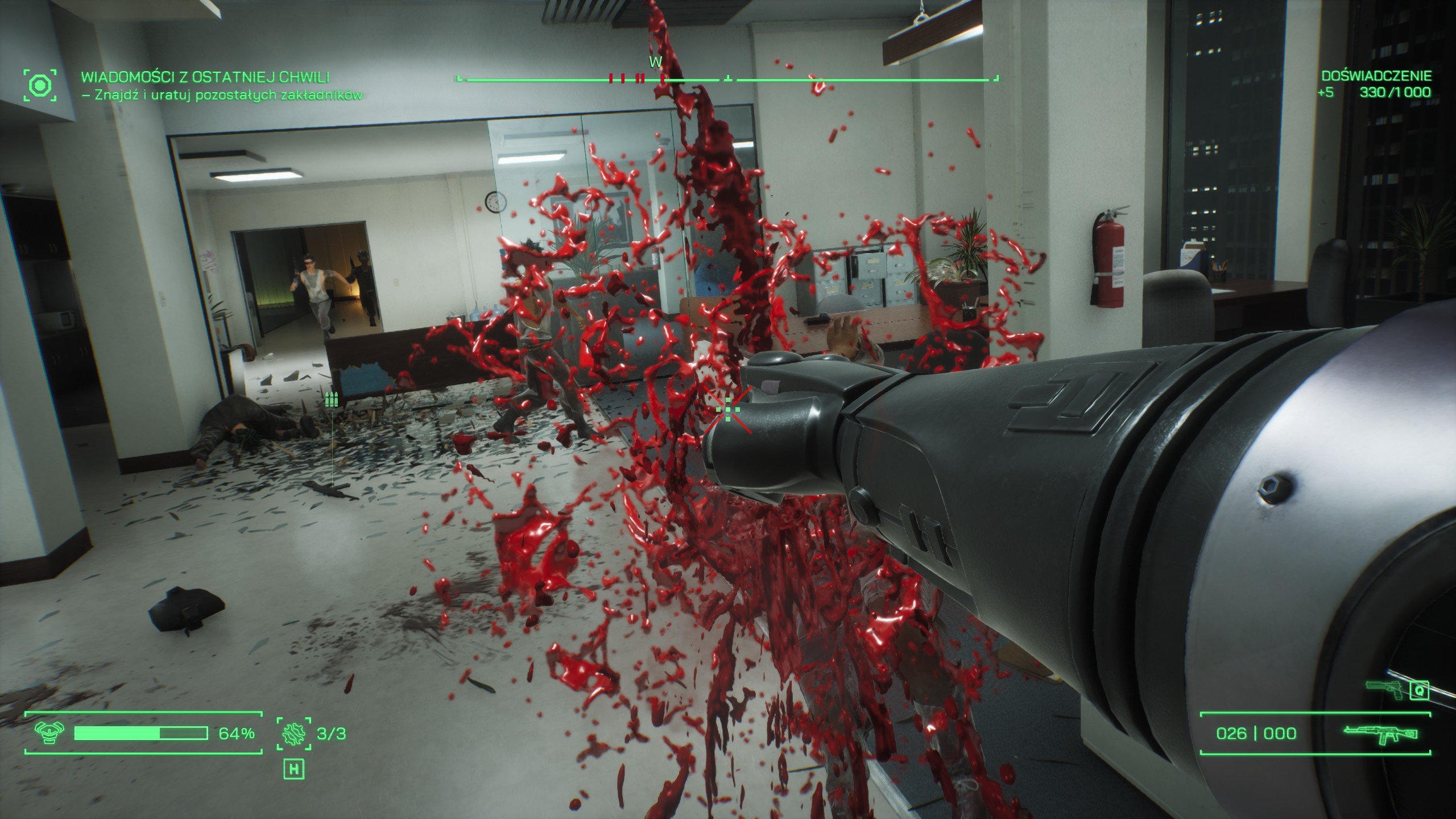Viewport: 1456px width, 819px height.
Task: Open the 'Wiadomości z ostatniej chwili' quest objective
Action: coord(205,77)
